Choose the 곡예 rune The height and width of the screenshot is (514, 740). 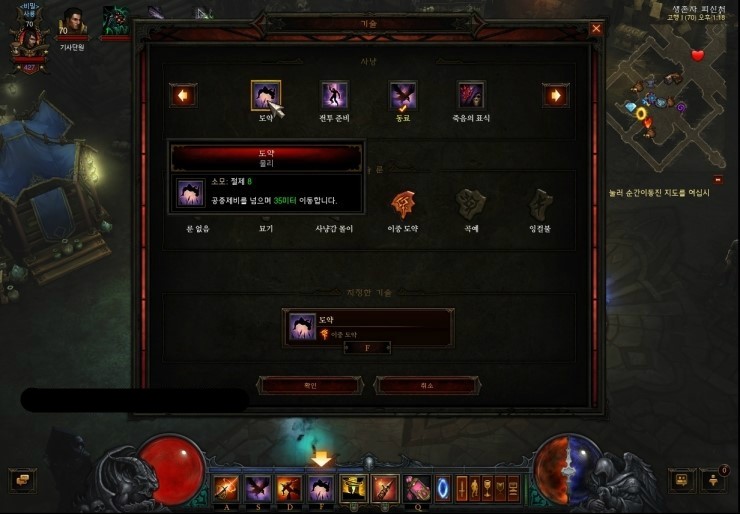pos(471,204)
